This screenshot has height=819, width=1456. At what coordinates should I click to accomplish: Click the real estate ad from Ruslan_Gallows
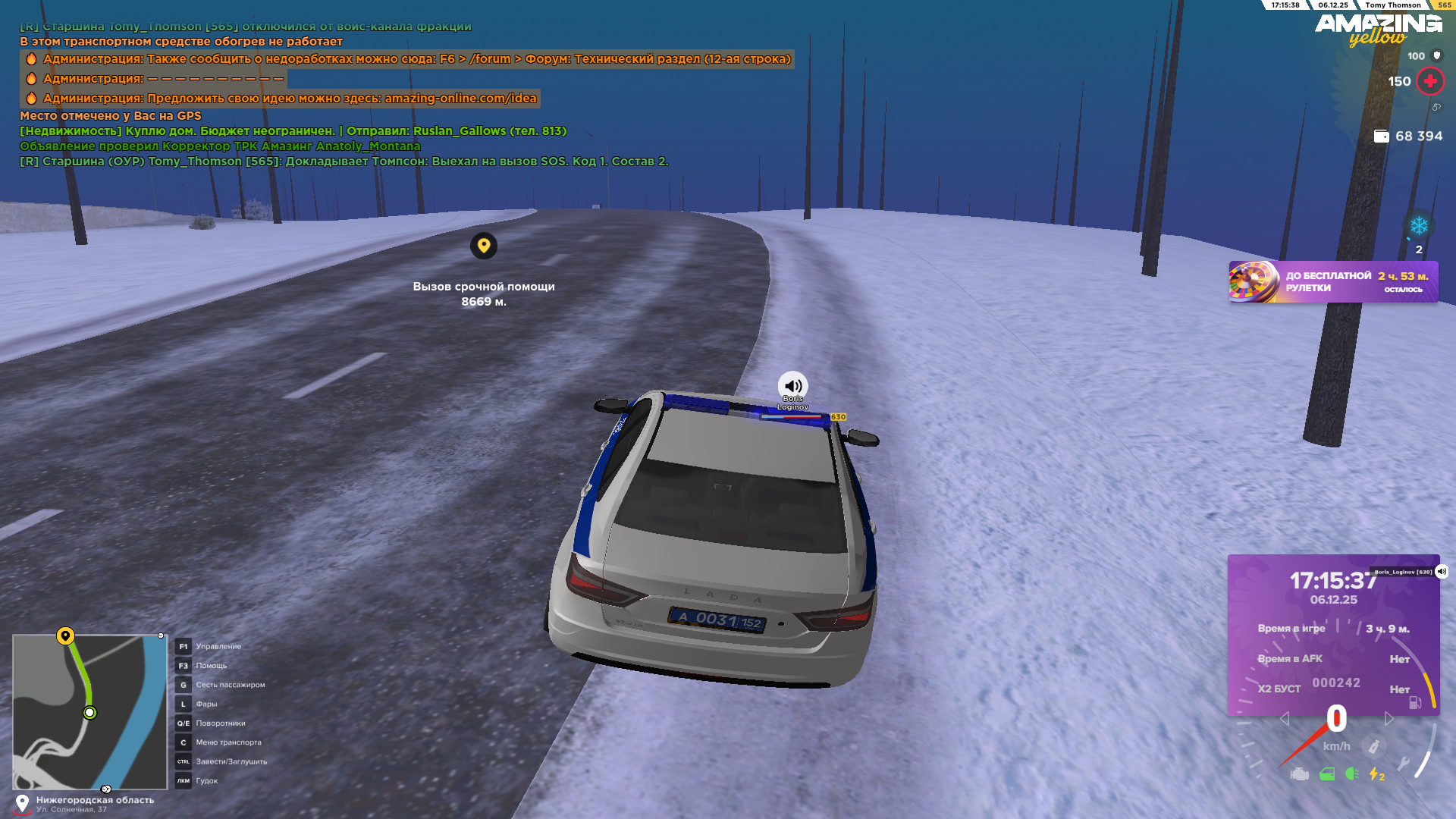pyautogui.click(x=293, y=131)
